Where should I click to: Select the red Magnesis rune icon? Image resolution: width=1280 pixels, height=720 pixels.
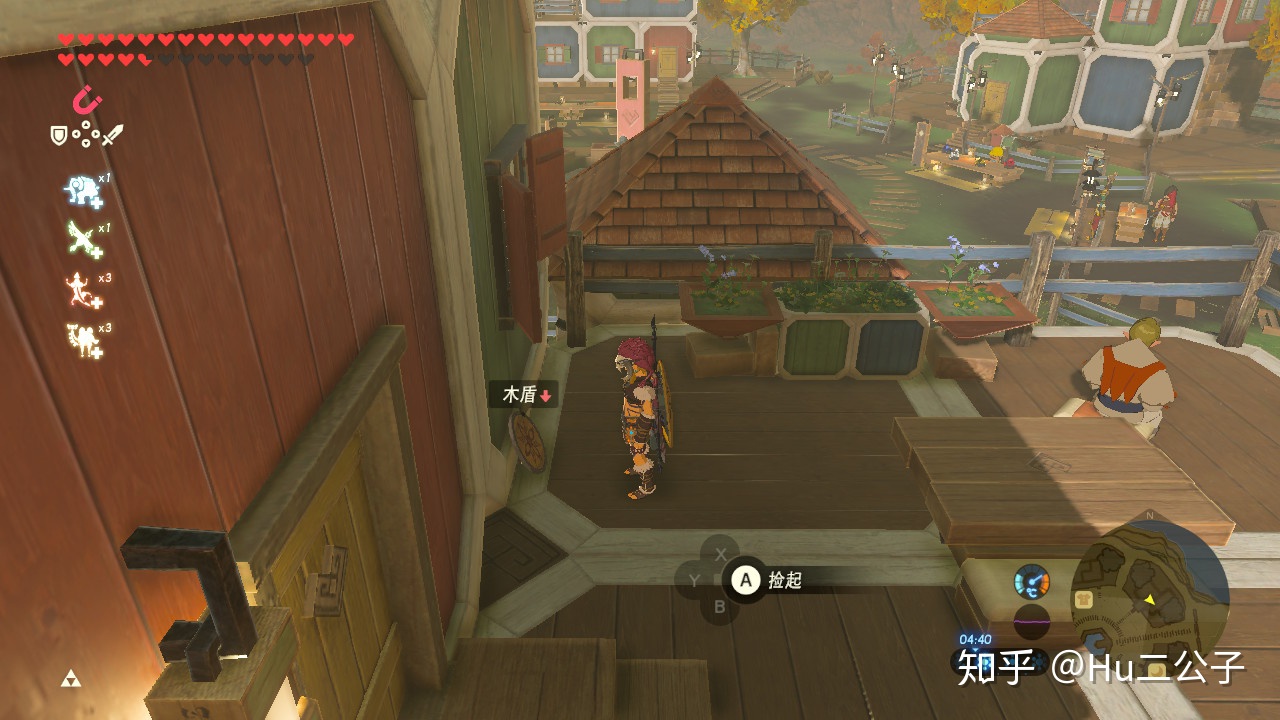[88, 101]
